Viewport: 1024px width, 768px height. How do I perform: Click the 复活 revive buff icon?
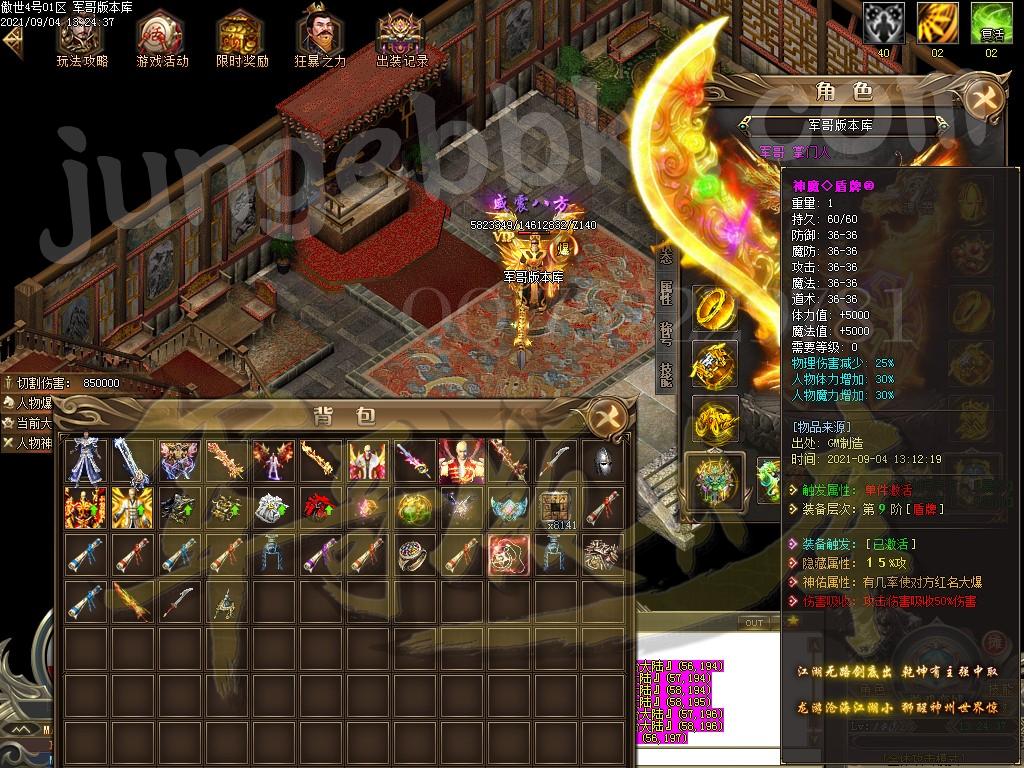point(992,22)
